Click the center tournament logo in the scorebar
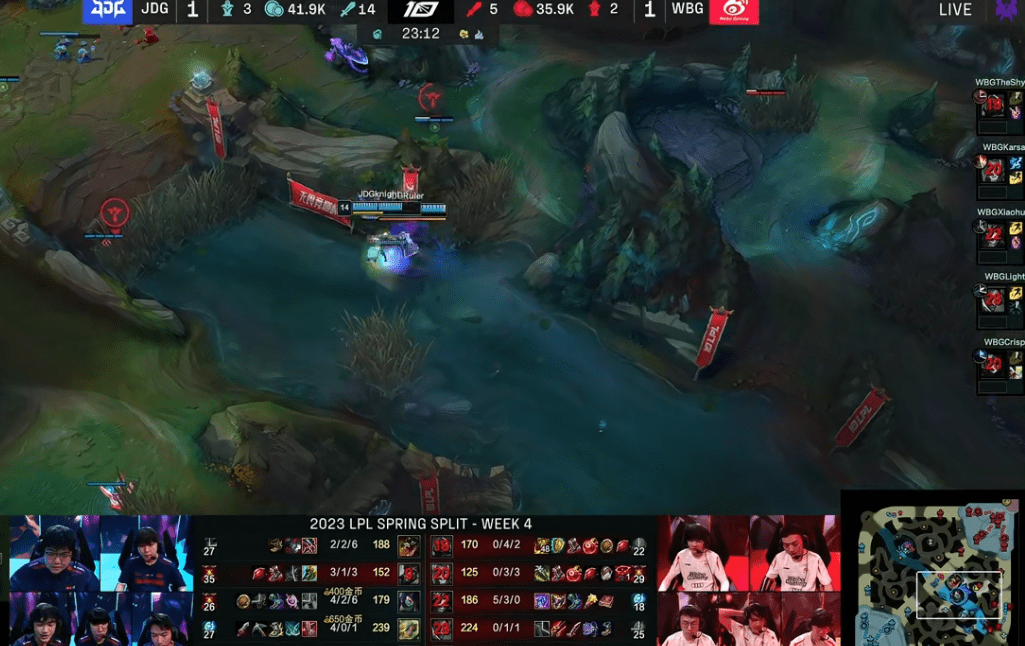This screenshot has width=1025, height=646. click(421, 10)
